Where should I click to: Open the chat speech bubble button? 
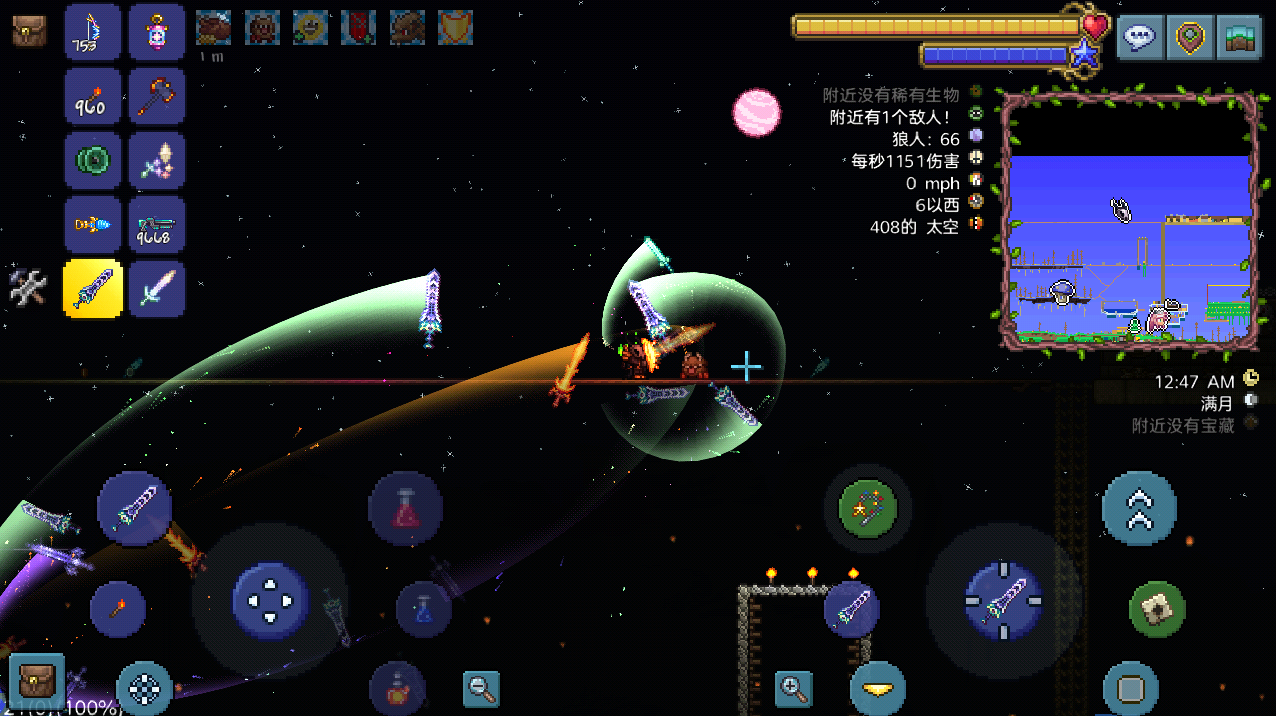tap(1139, 37)
